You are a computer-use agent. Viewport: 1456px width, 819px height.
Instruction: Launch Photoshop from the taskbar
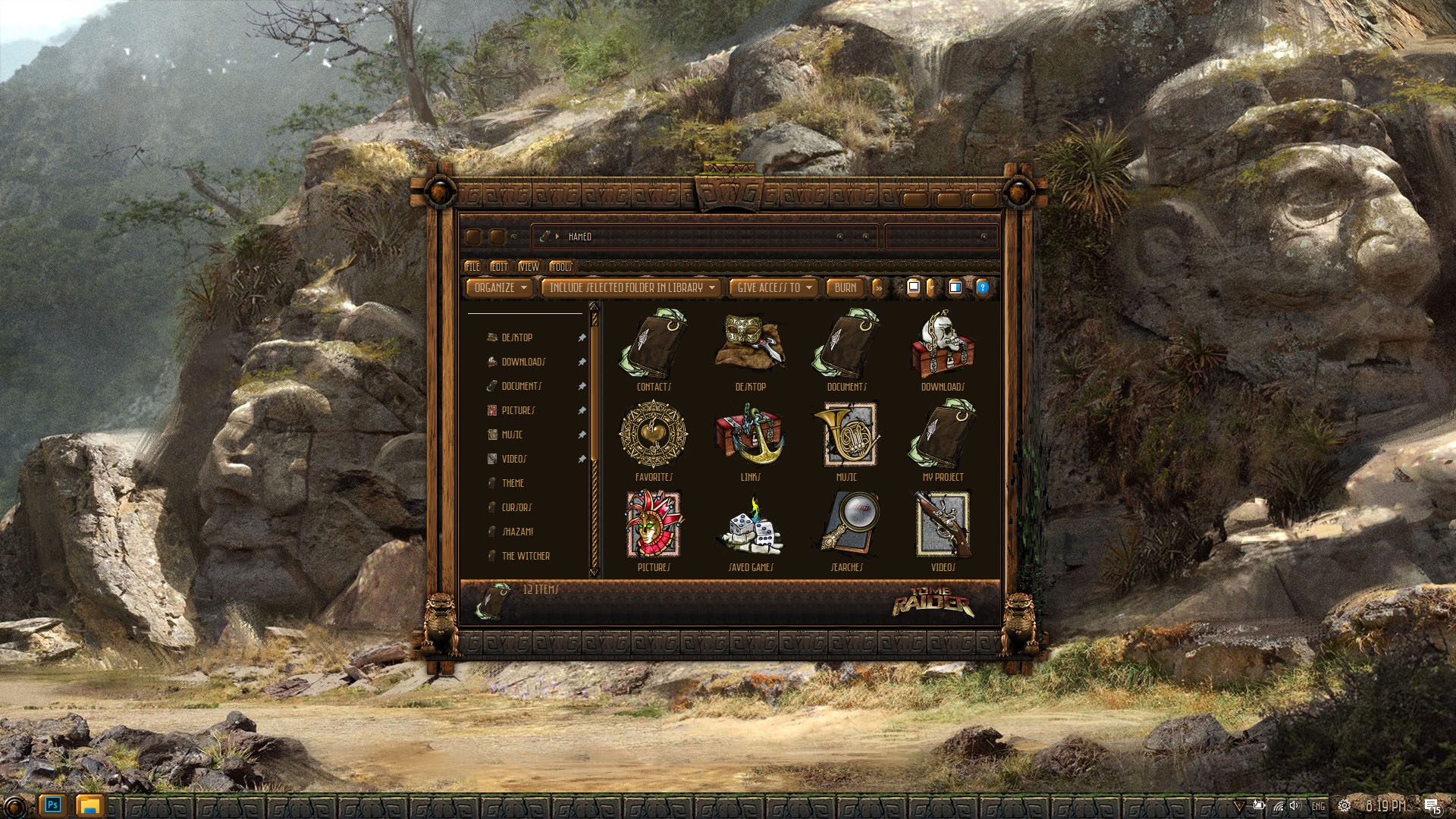coord(52,805)
